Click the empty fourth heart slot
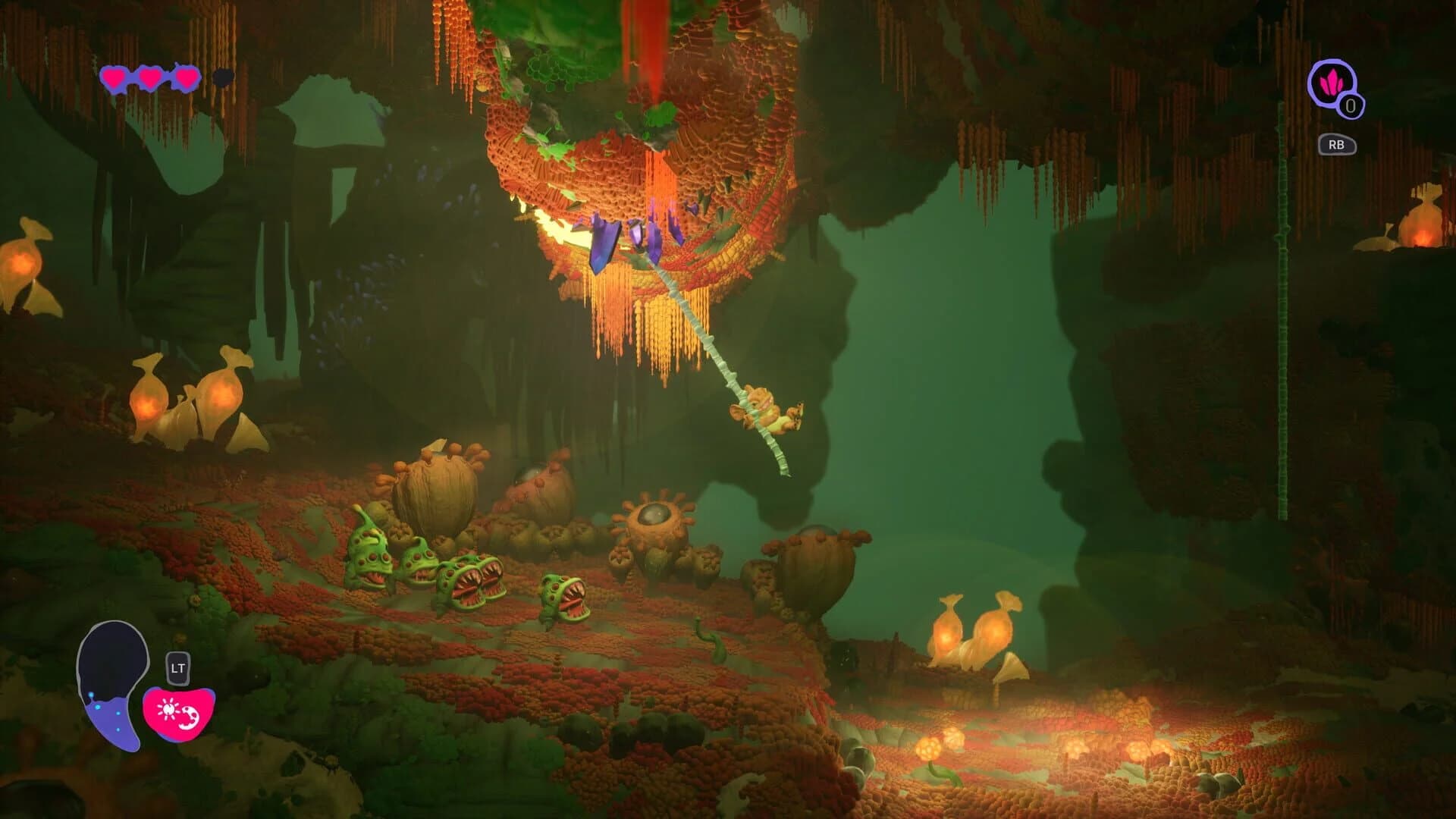1456x819 pixels. tap(222, 77)
